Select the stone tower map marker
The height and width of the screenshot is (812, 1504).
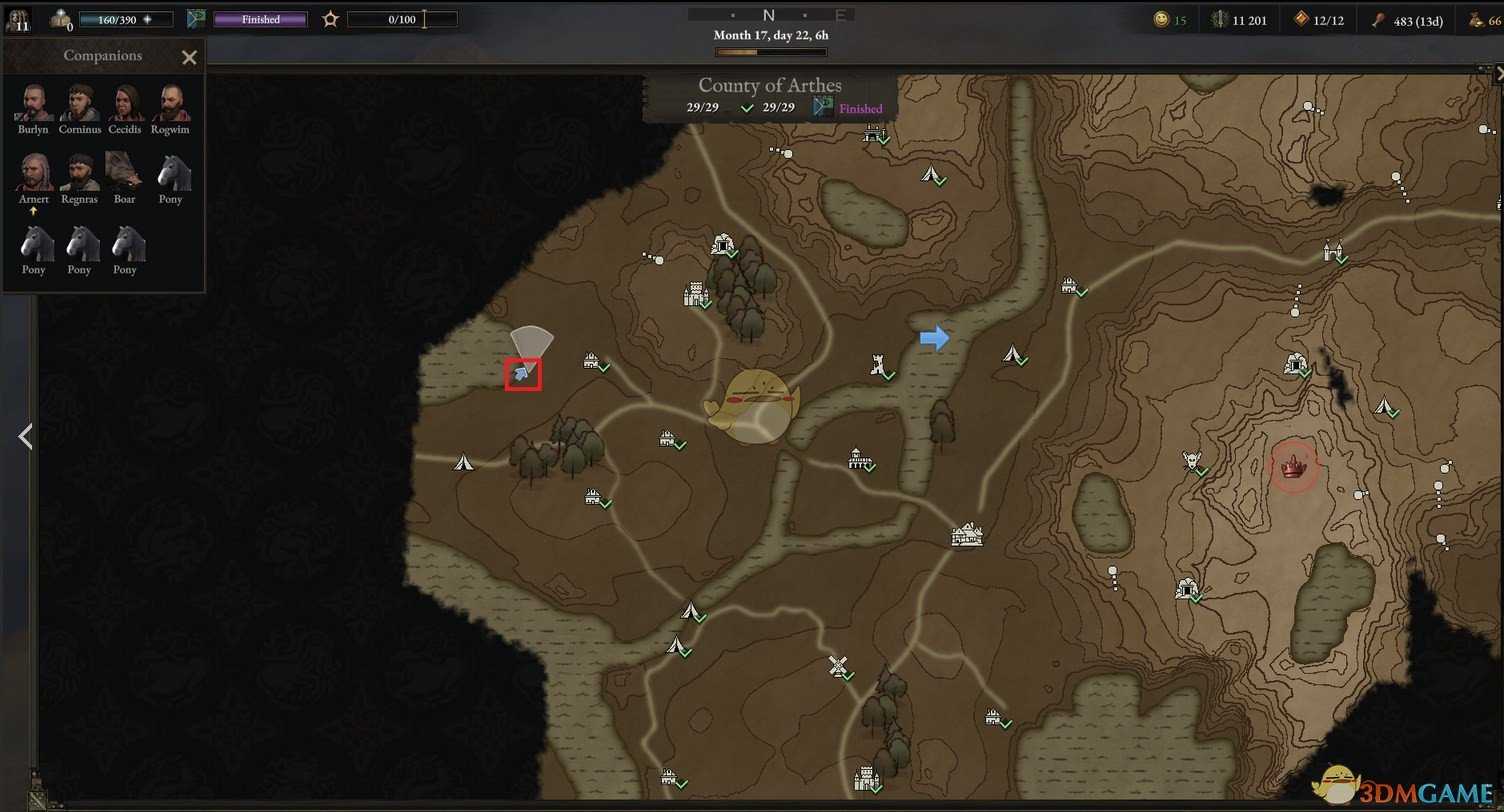click(879, 364)
